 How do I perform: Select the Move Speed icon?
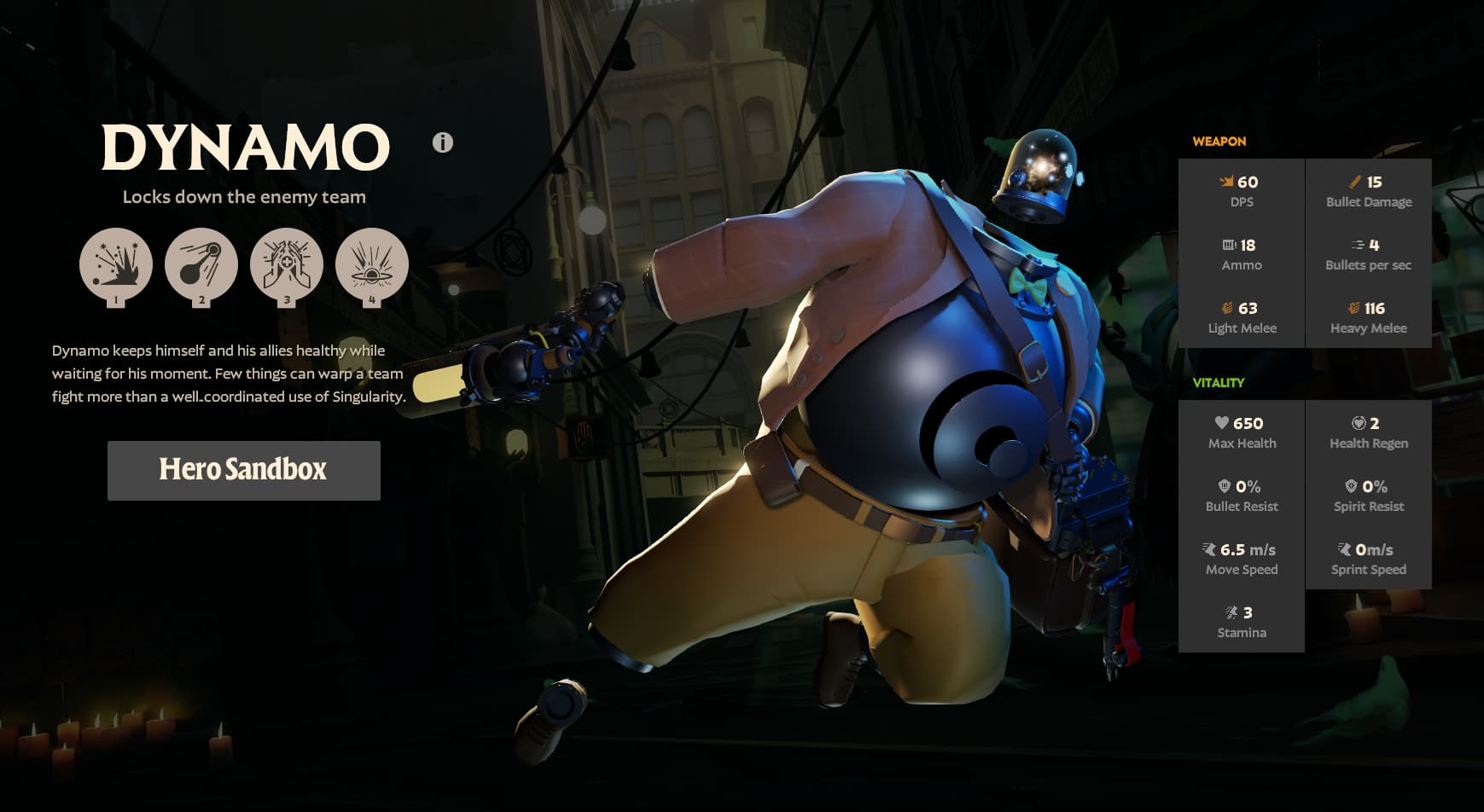click(x=1209, y=549)
